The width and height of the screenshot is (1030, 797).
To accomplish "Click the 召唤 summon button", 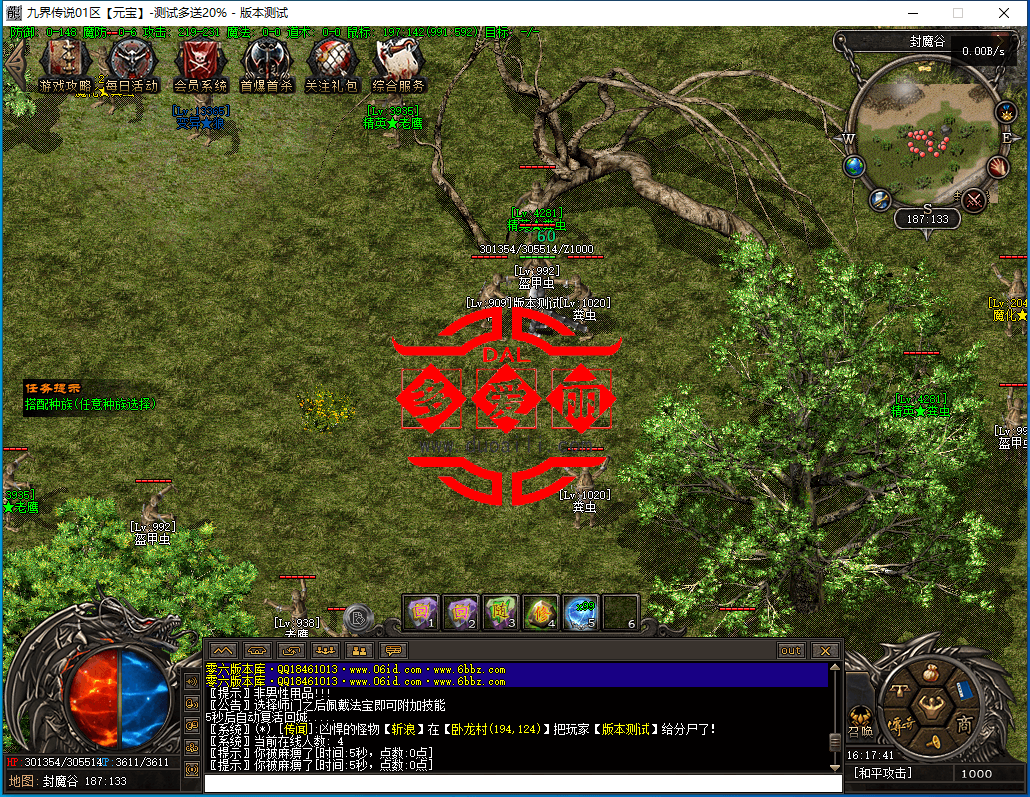I will point(859,718).
